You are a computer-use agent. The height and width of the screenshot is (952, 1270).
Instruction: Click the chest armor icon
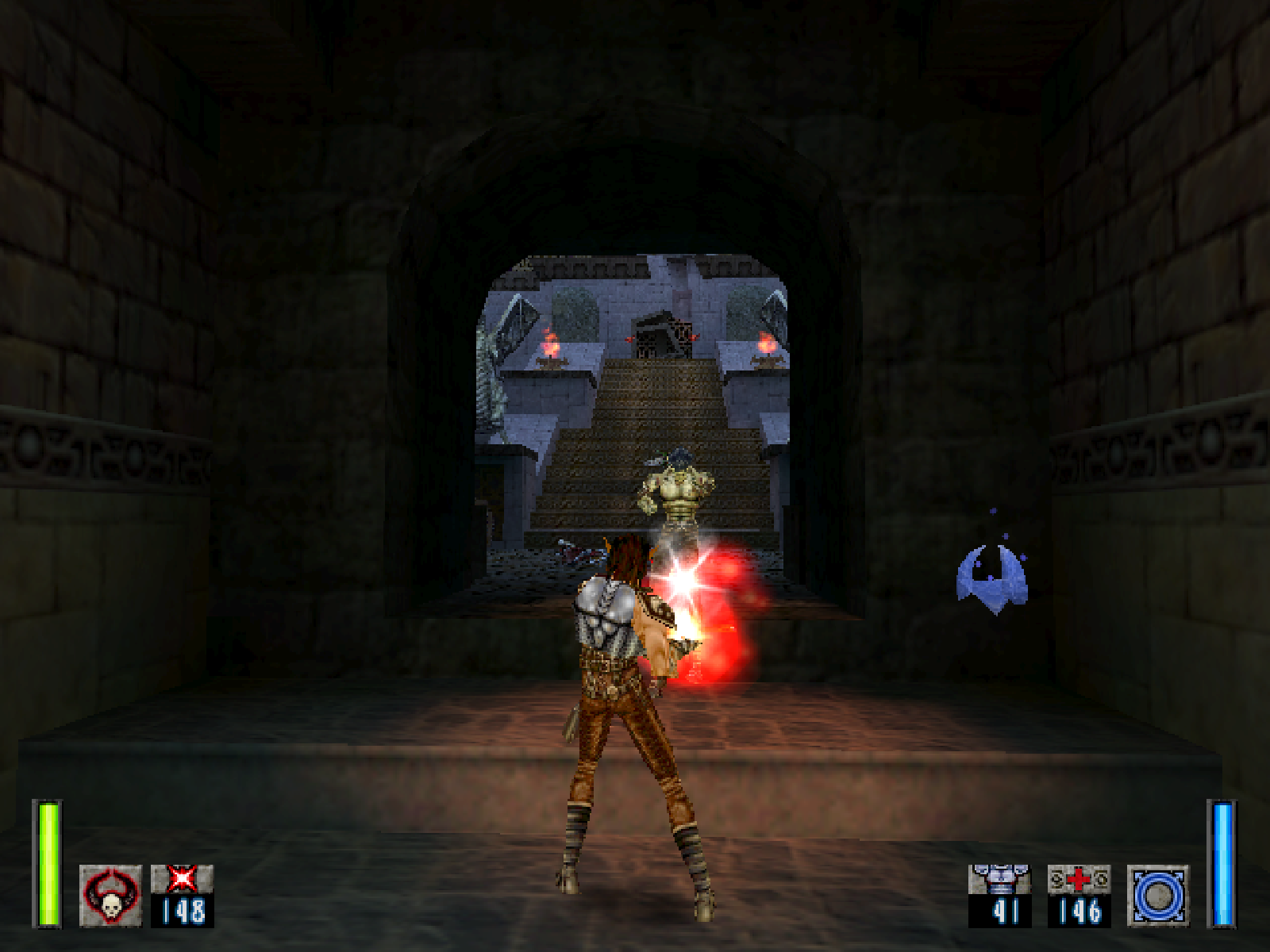pos(999,879)
